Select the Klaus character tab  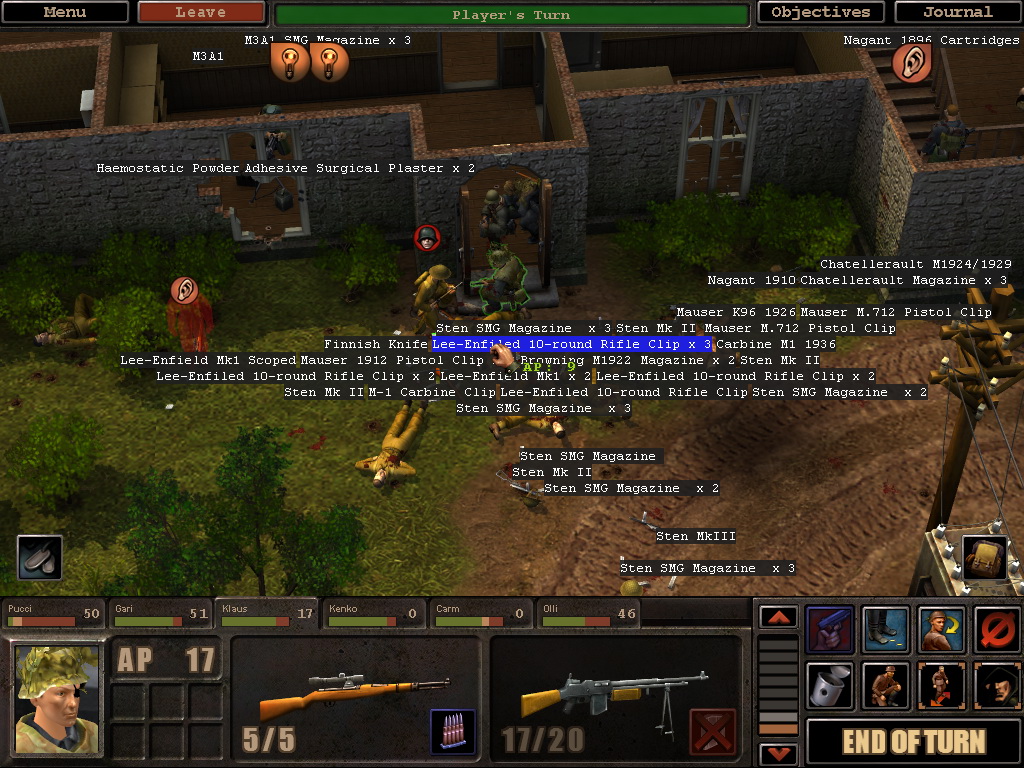(x=268, y=613)
